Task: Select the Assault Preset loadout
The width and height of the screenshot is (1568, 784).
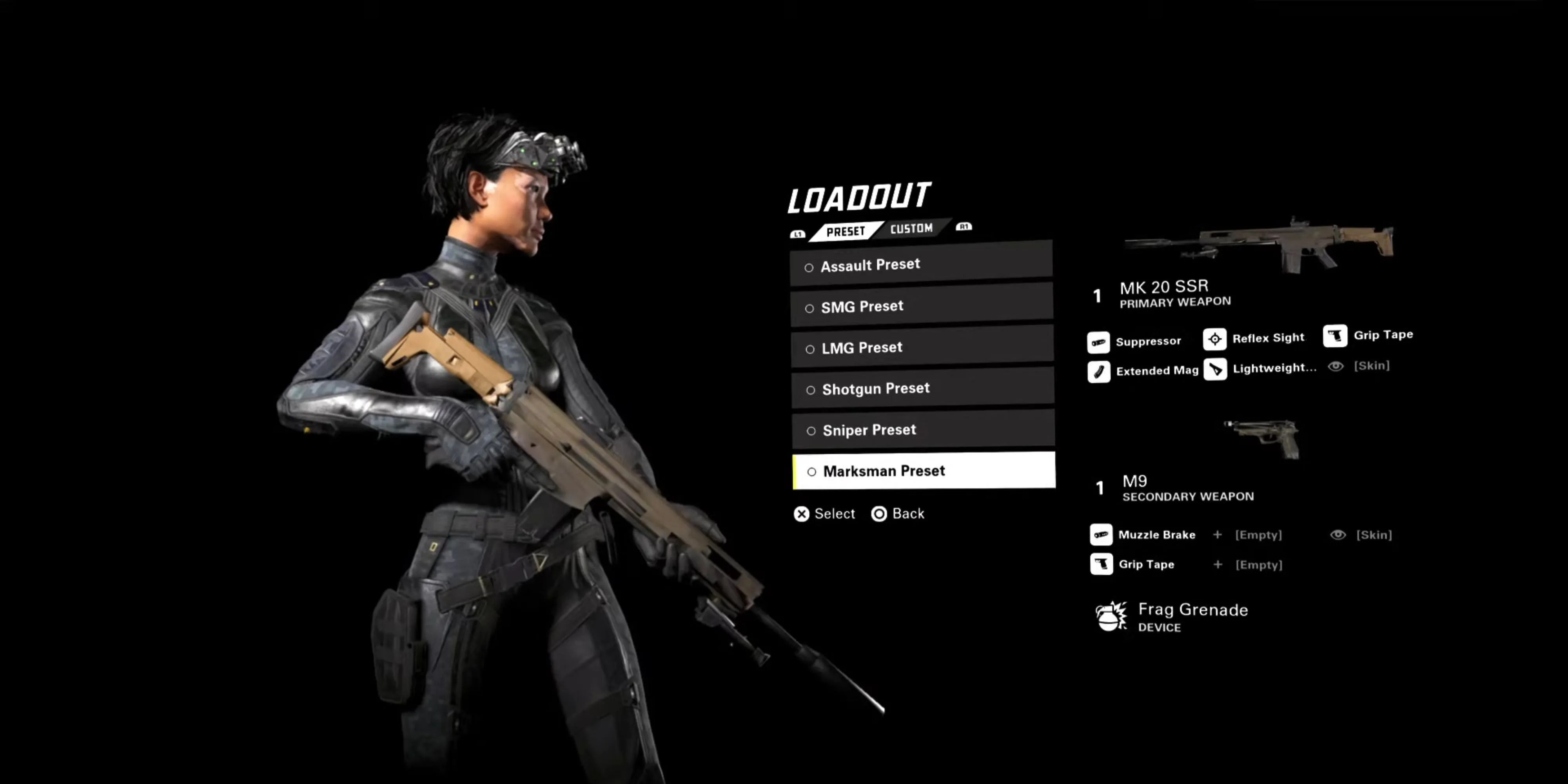Action: tap(921, 265)
